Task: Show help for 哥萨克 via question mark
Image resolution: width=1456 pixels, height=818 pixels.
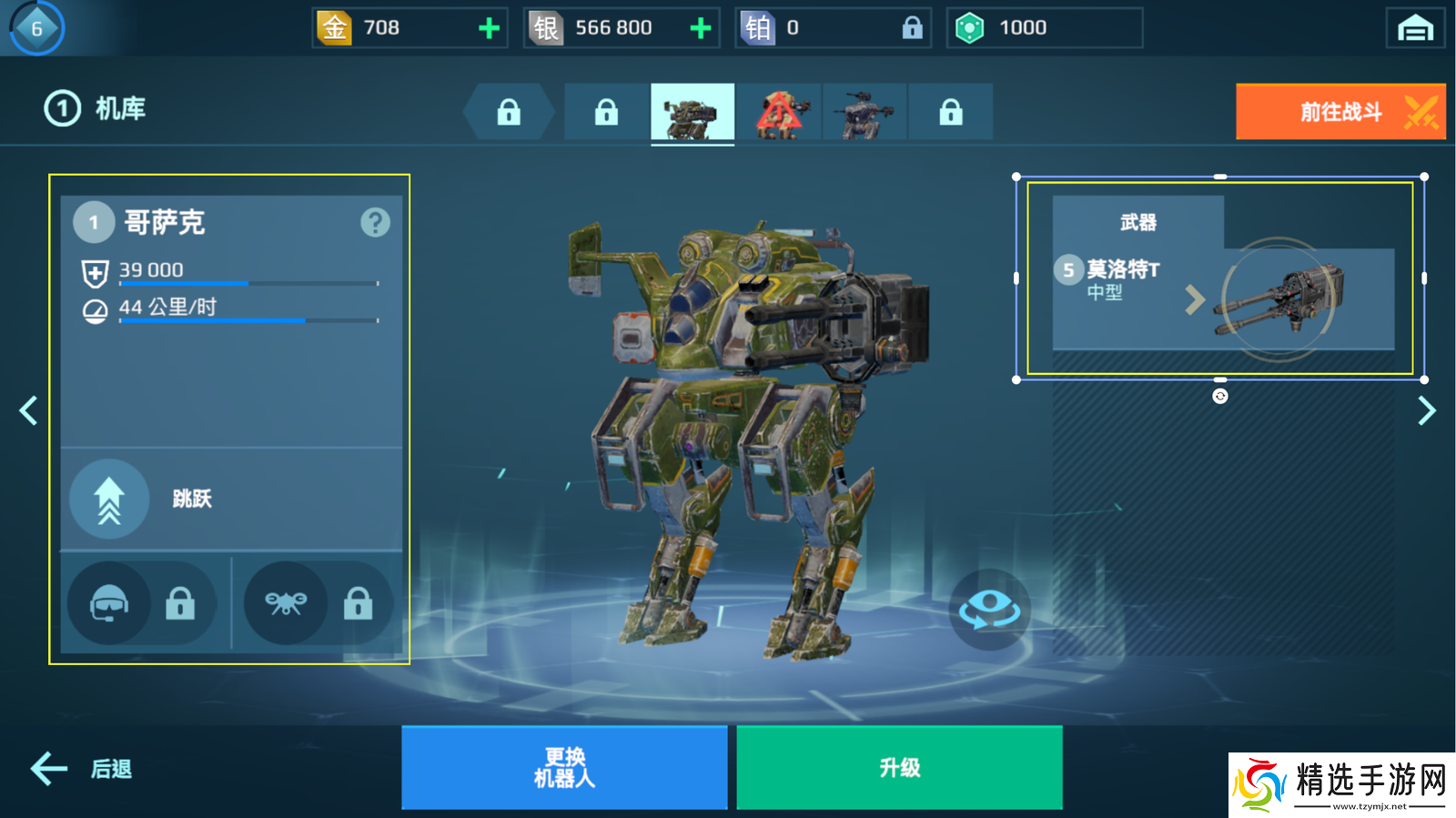Action: (x=375, y=222)
